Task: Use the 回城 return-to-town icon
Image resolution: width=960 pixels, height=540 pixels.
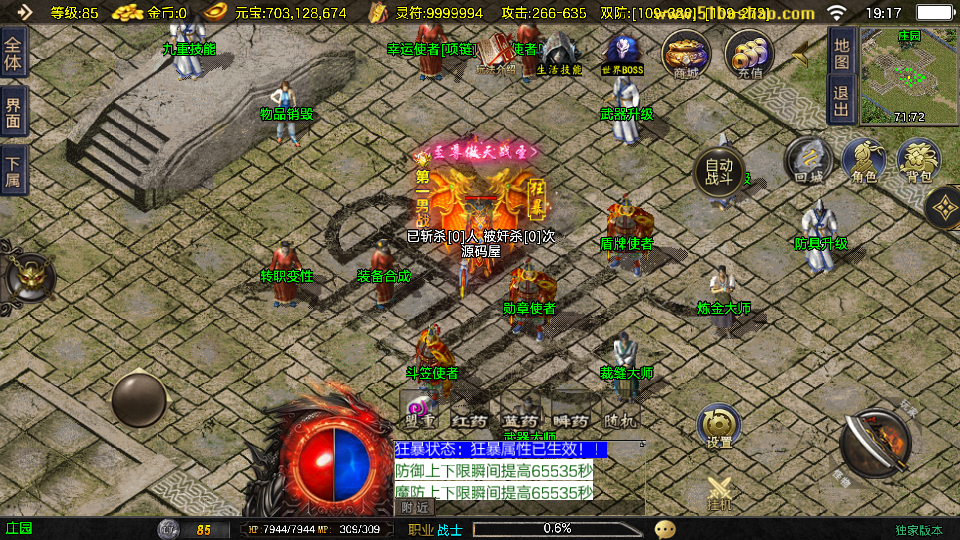Action: (x=808, y=161)
